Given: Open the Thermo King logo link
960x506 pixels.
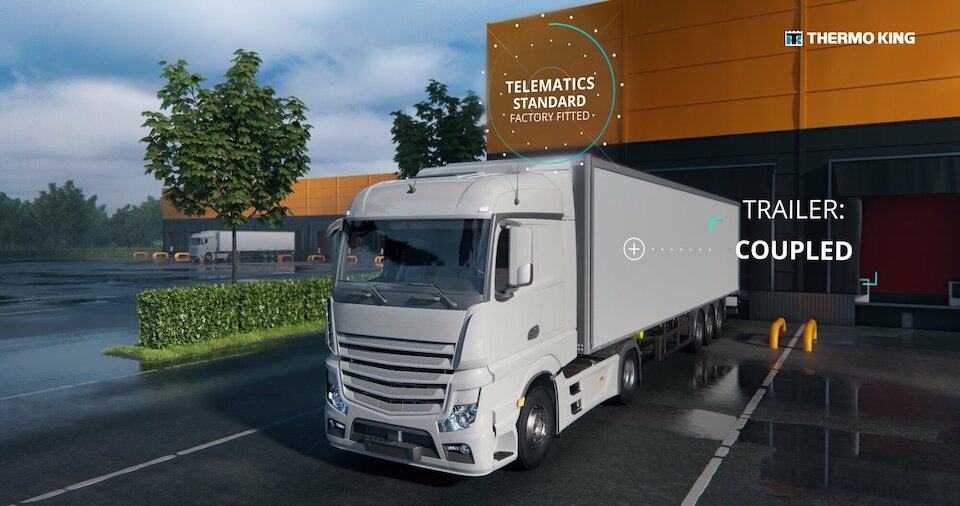Looking at the screenshot, I should pyautogui.click(x=850, y=38).
